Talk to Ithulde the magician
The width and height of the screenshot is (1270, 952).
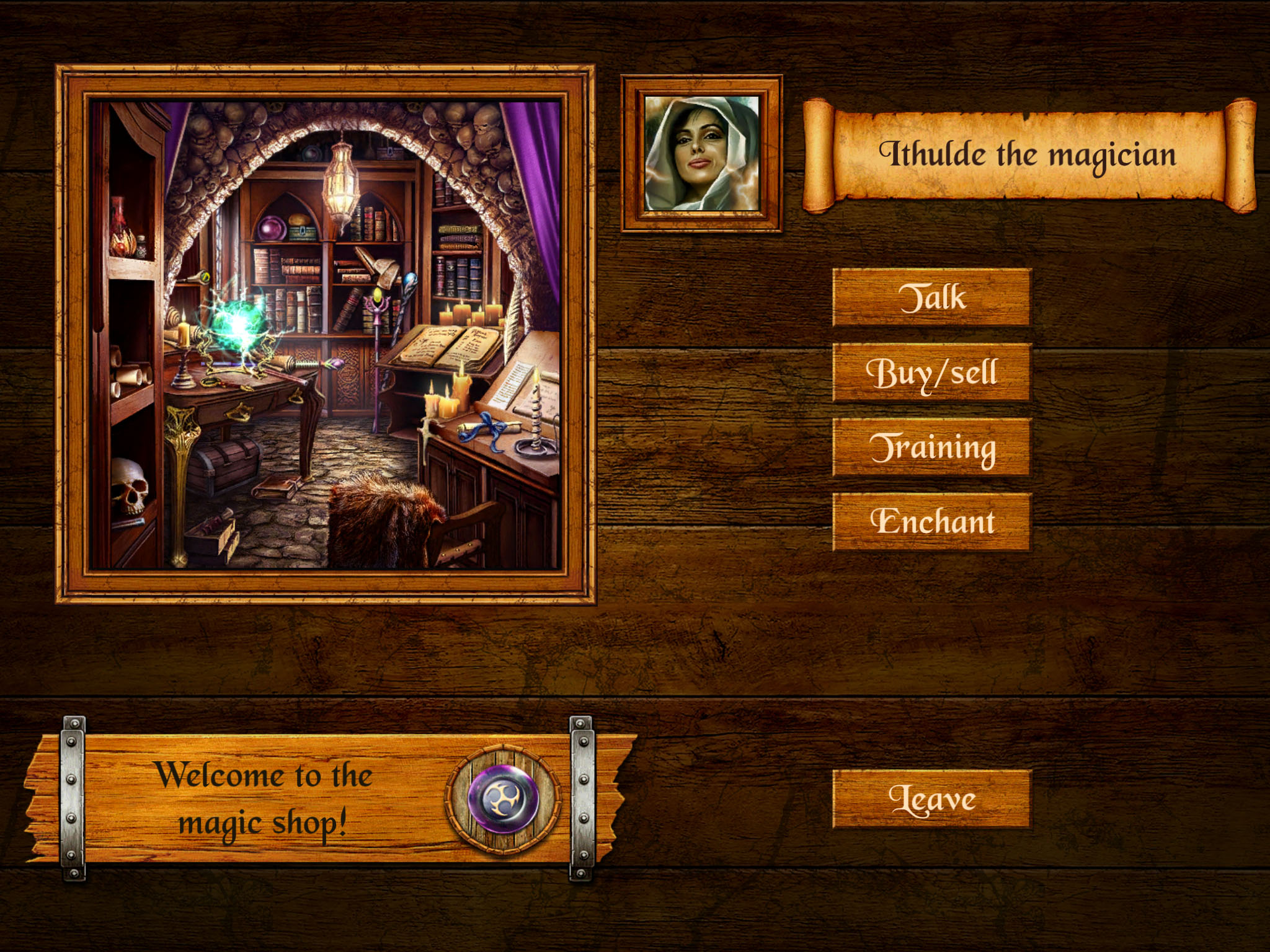coord(931,297)
